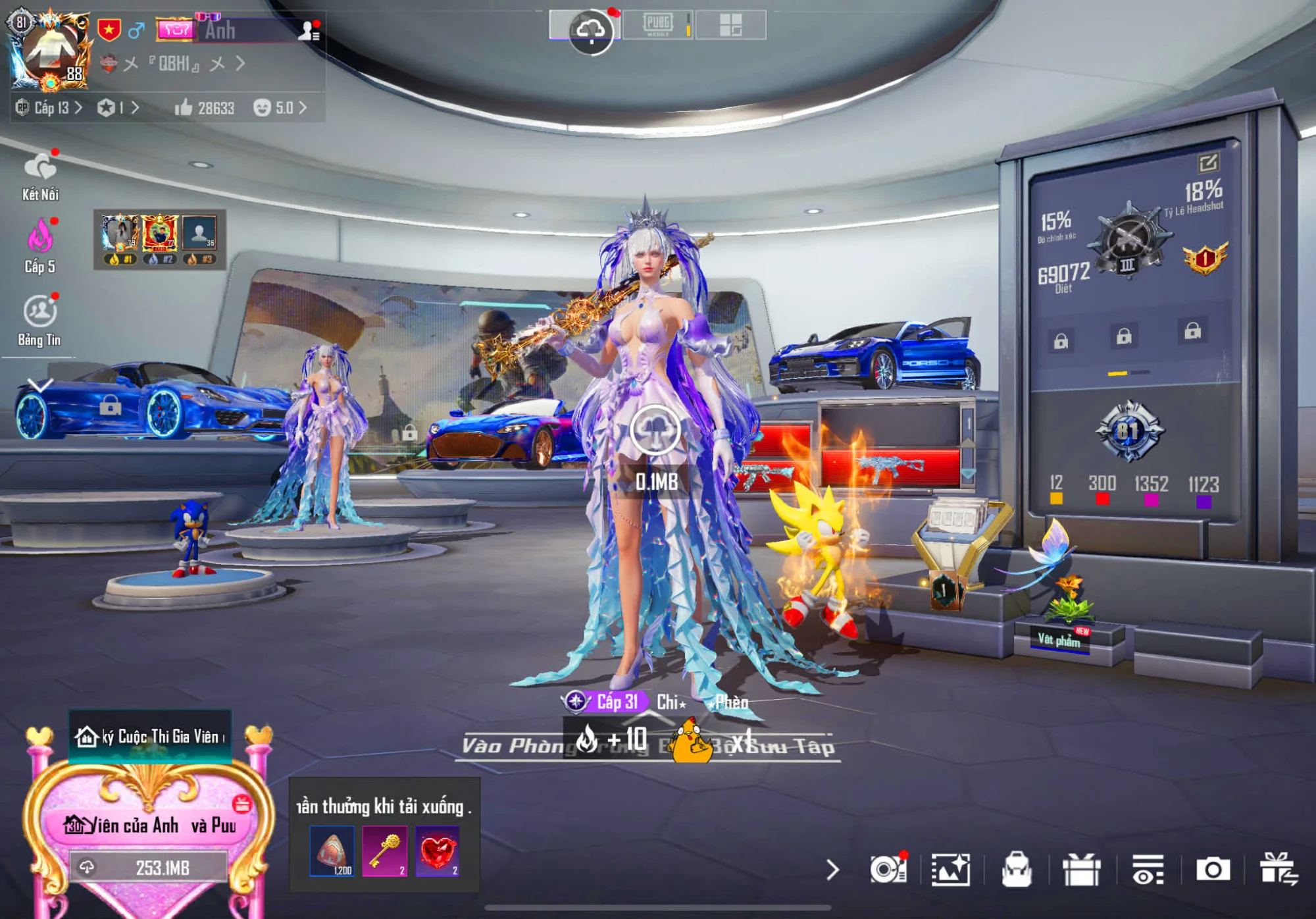
Task: Switch to the PUBG Mobile tab
Action: [658, 25]
